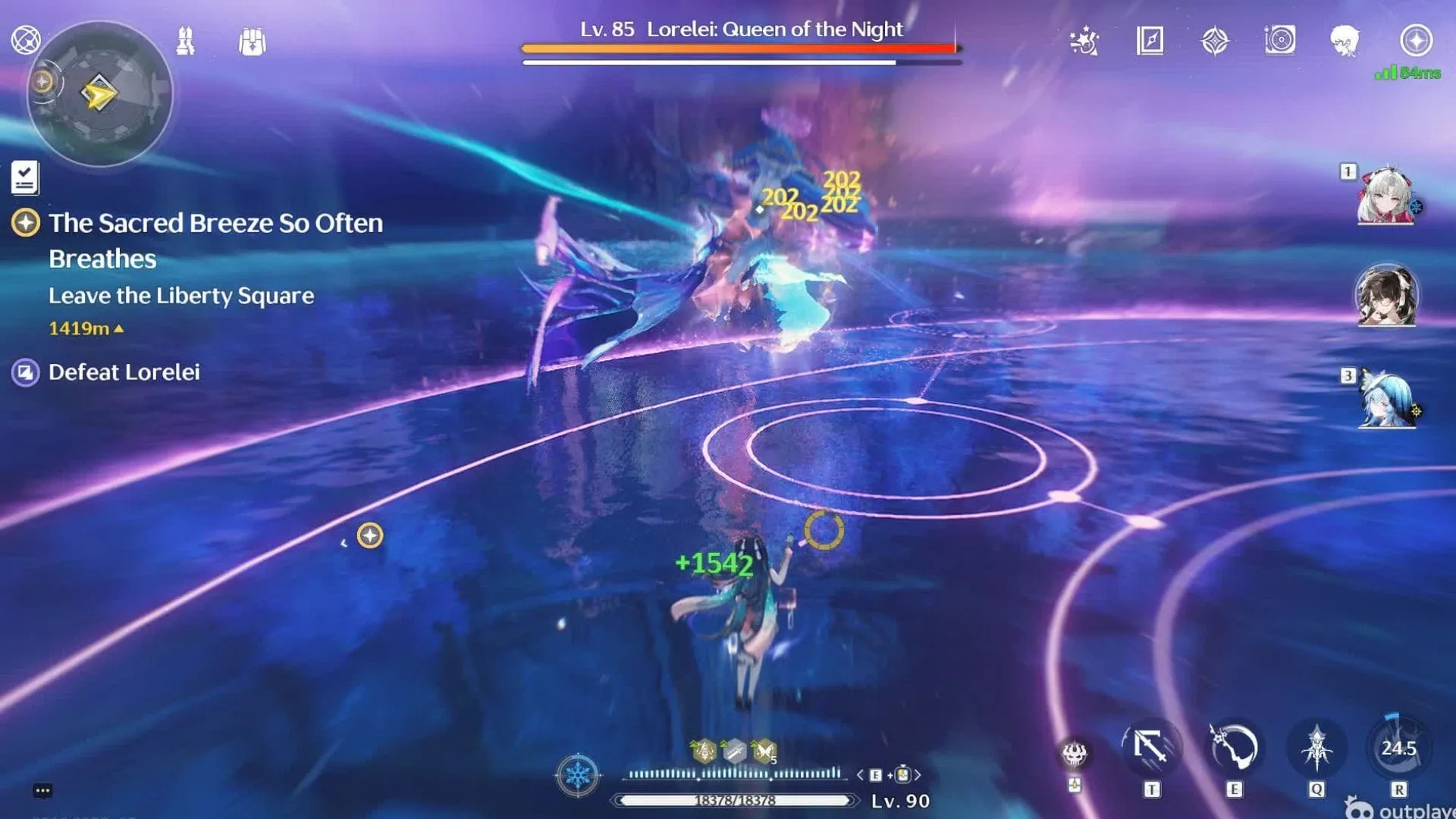Image resolution: width=1456 pixels, height=819 pixels.
Task: Click the right arrow beside the E prompt
Action: pos(919,776)
